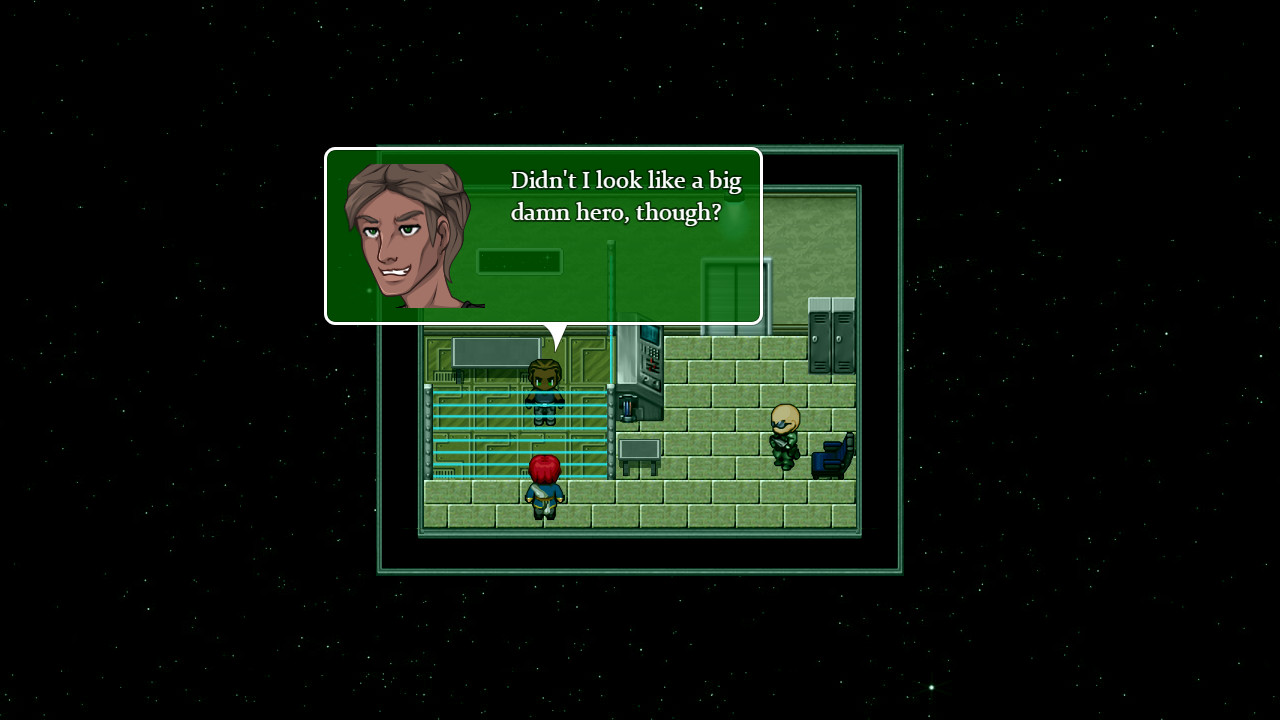
Task: Click the trash can beside the console
Action: (626, 409)
